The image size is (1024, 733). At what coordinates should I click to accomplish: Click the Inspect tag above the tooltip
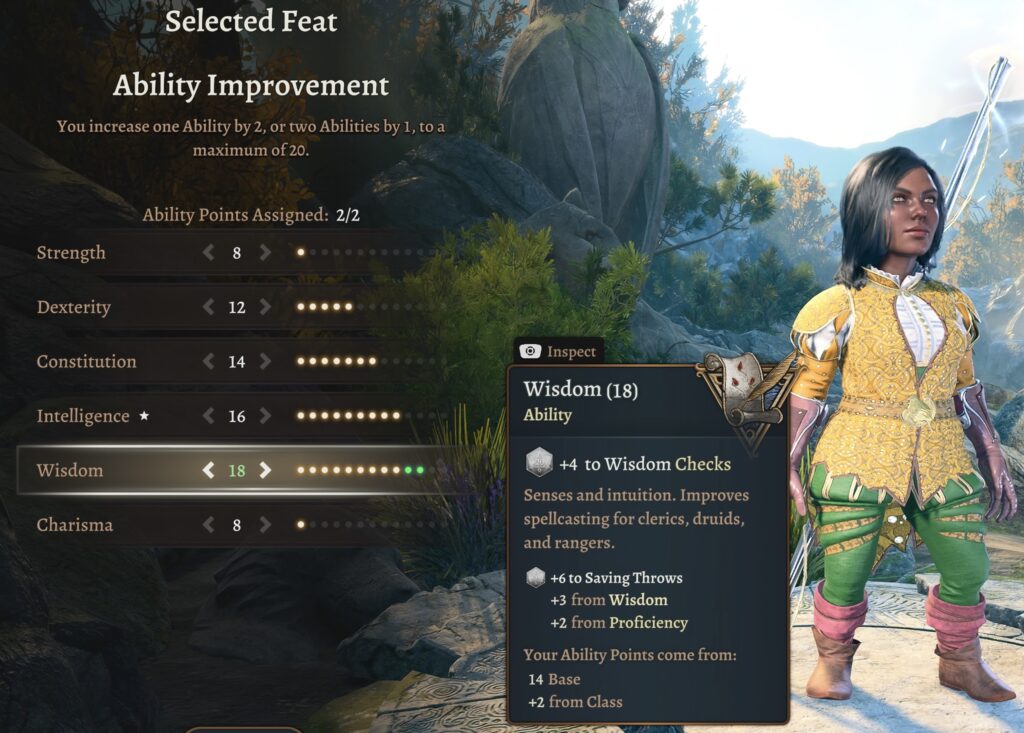[x=560, y=351]
